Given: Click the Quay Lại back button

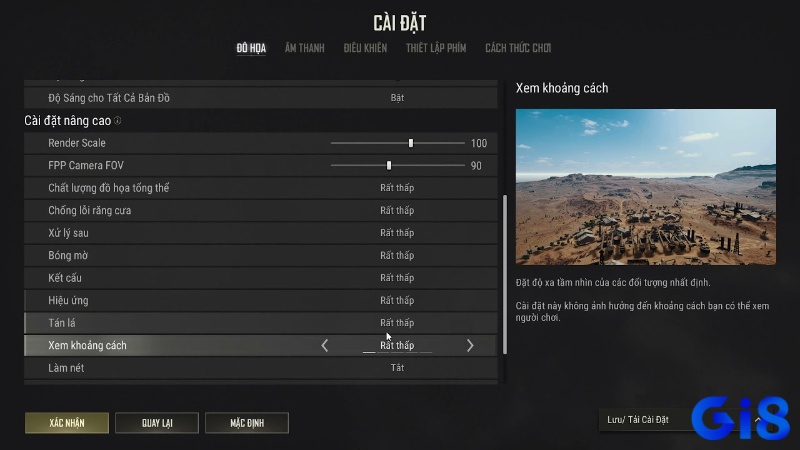Looking at the screenshot, I should 157,423.
